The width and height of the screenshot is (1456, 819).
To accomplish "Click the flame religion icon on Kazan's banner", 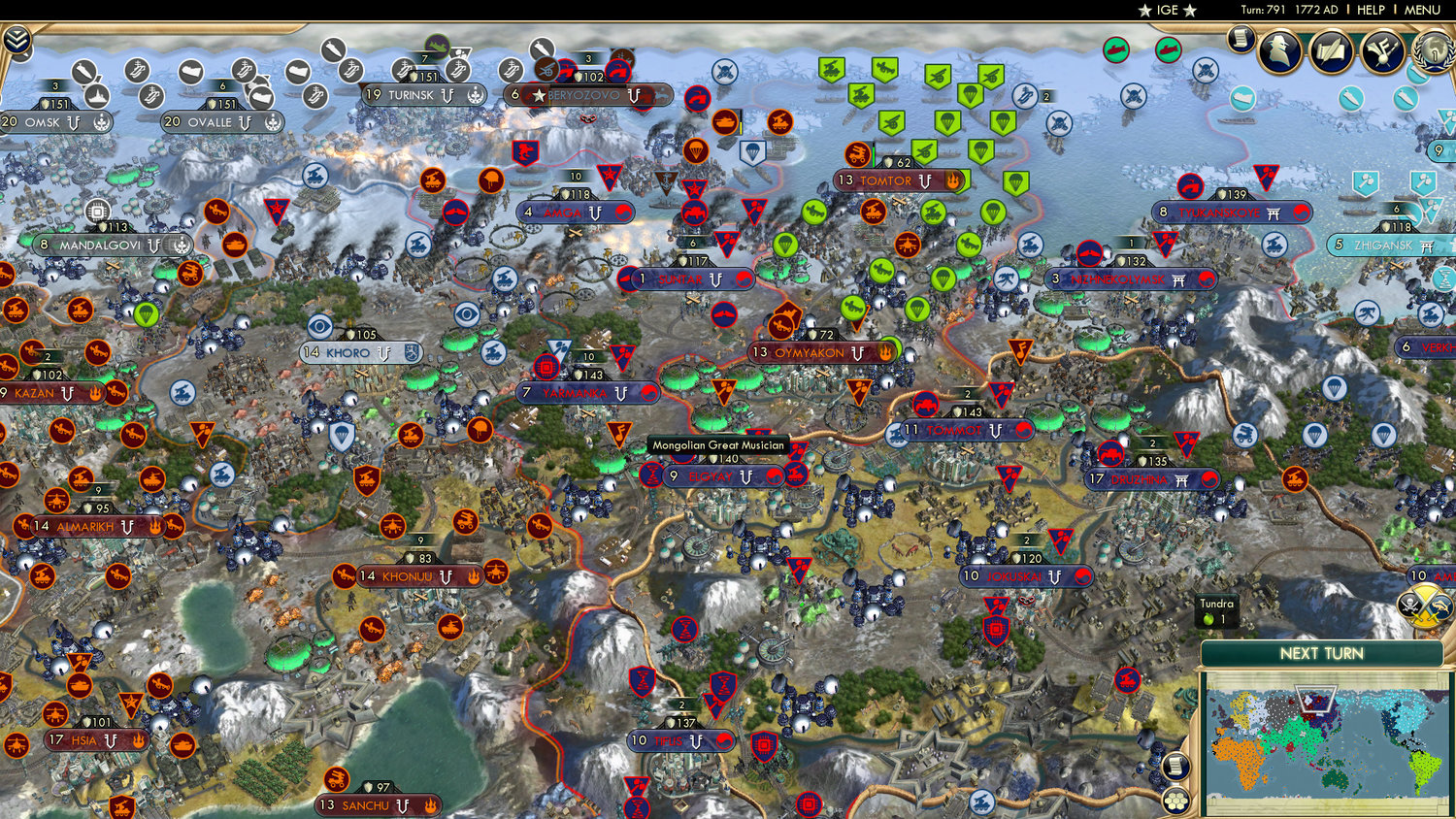I will coord(95,393).
